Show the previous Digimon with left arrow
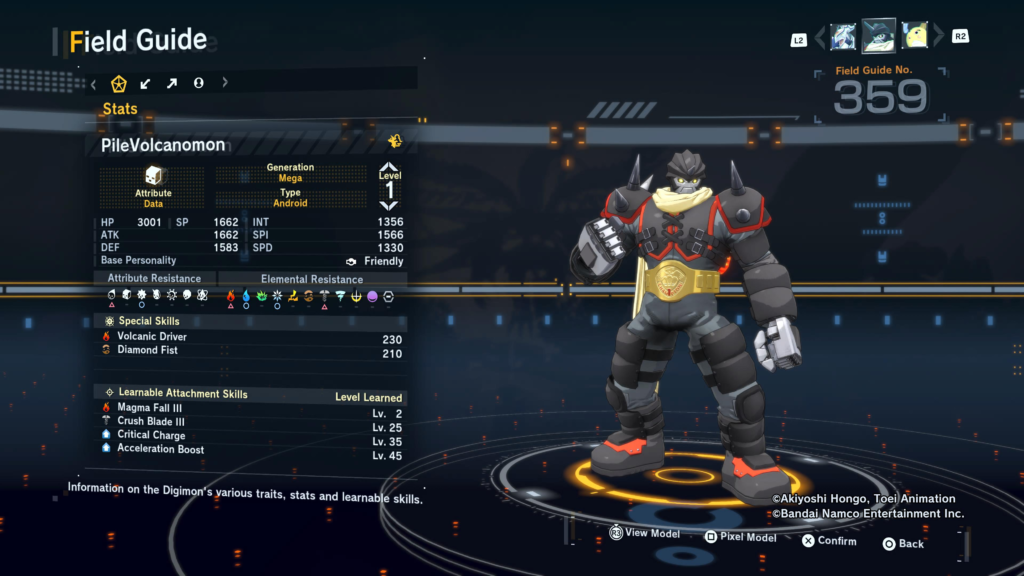1024x576 pixels. 820,38
